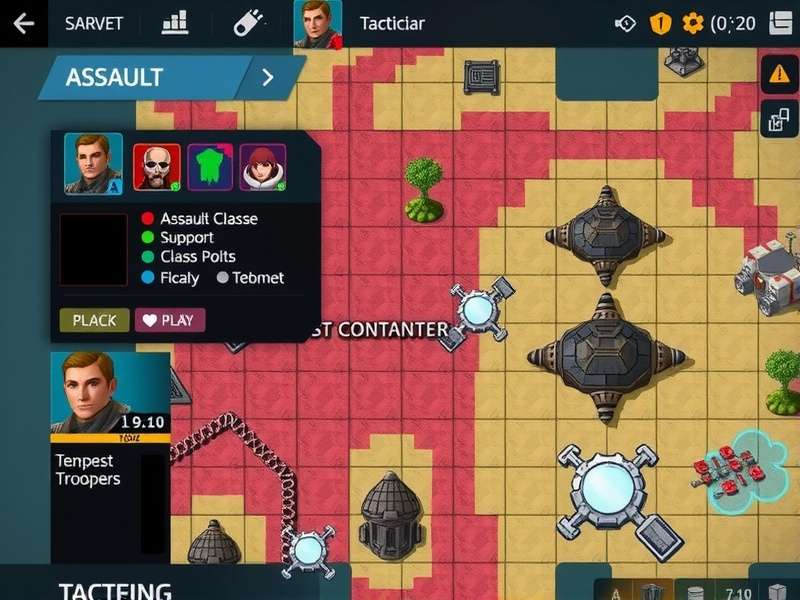Image resolution: width=800 pixels, height=600 pixels.
Task: Select the brown-haired soldier portrait in the panel
Action: tap(94, 164)
